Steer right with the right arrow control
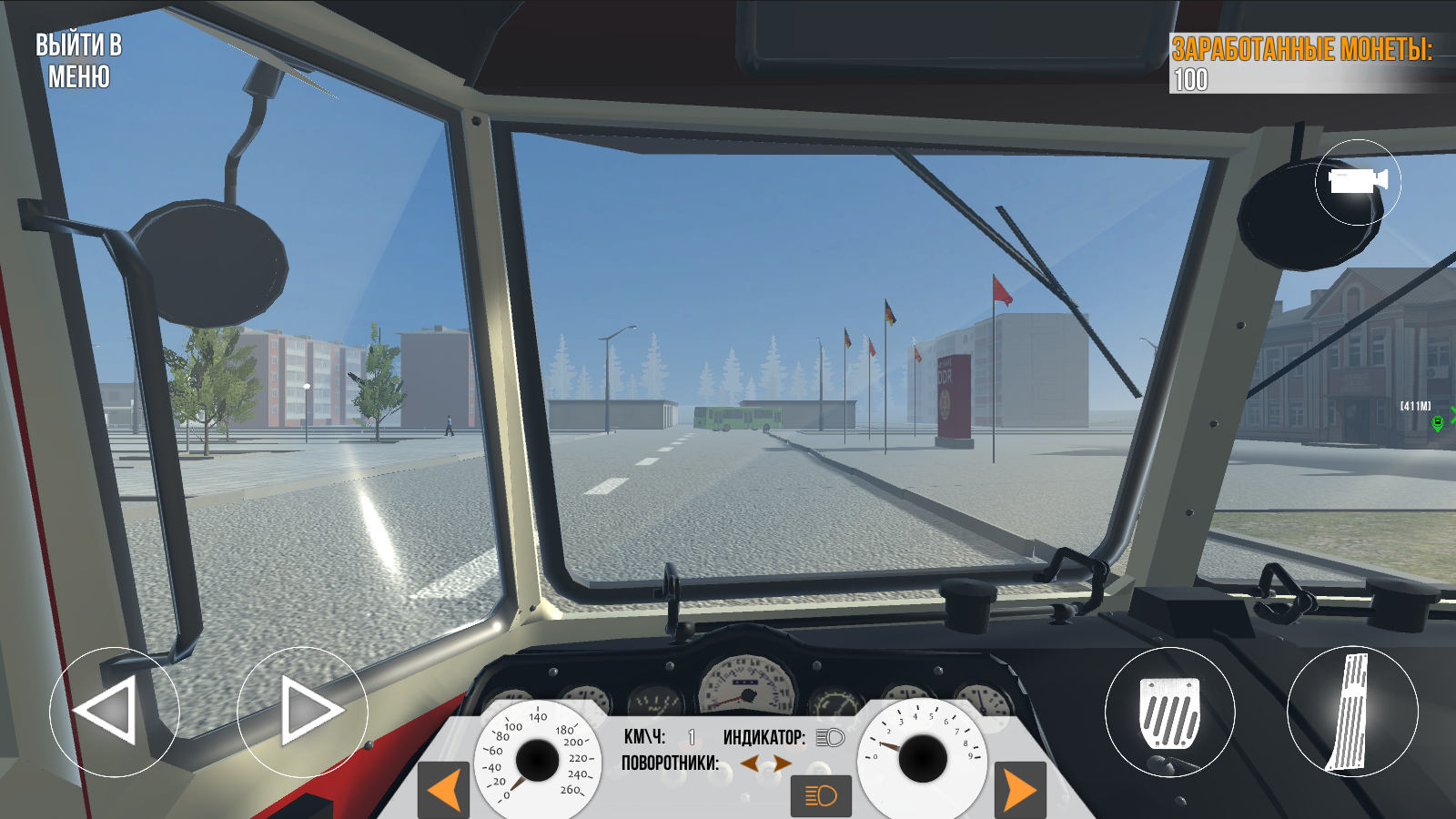 pos(305,713)
